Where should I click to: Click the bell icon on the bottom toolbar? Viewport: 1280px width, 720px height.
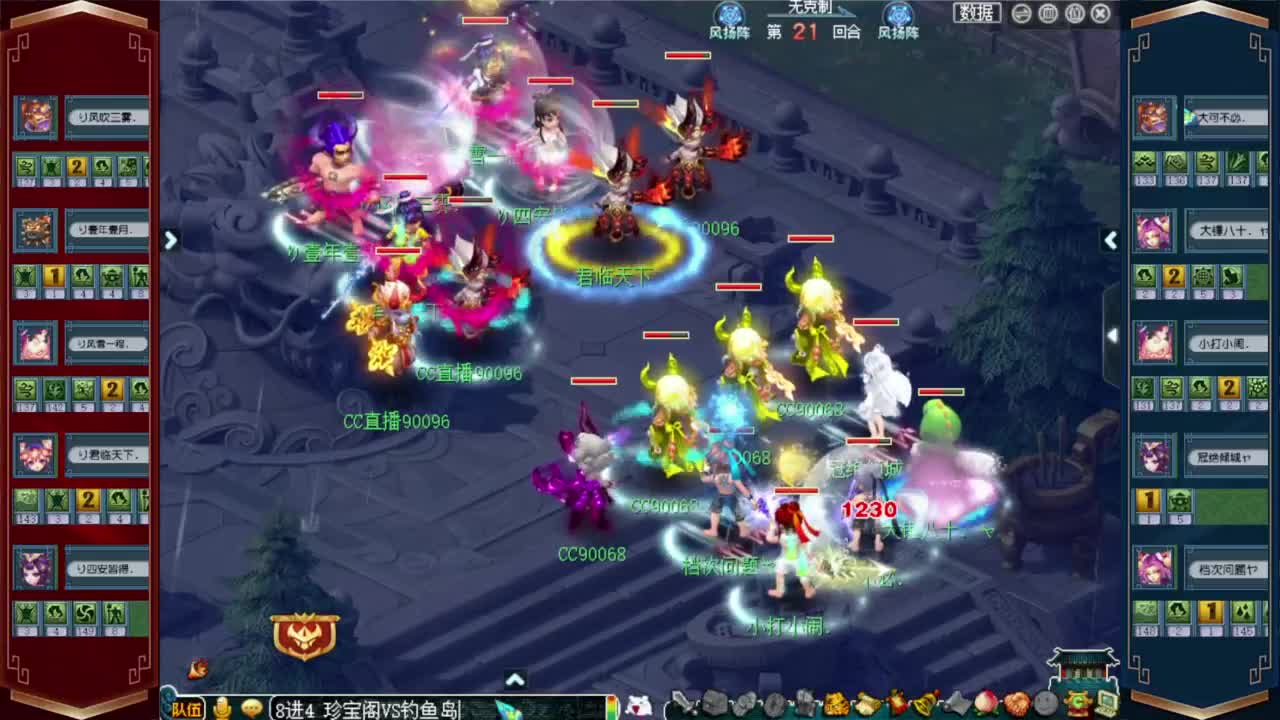tap(923, 705)
